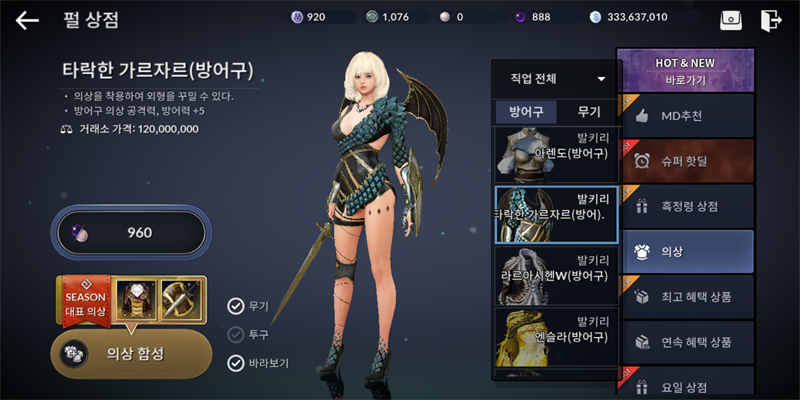Switch to the 방어구 armor tab
The image size is (800, 400).
coord(526,112)
